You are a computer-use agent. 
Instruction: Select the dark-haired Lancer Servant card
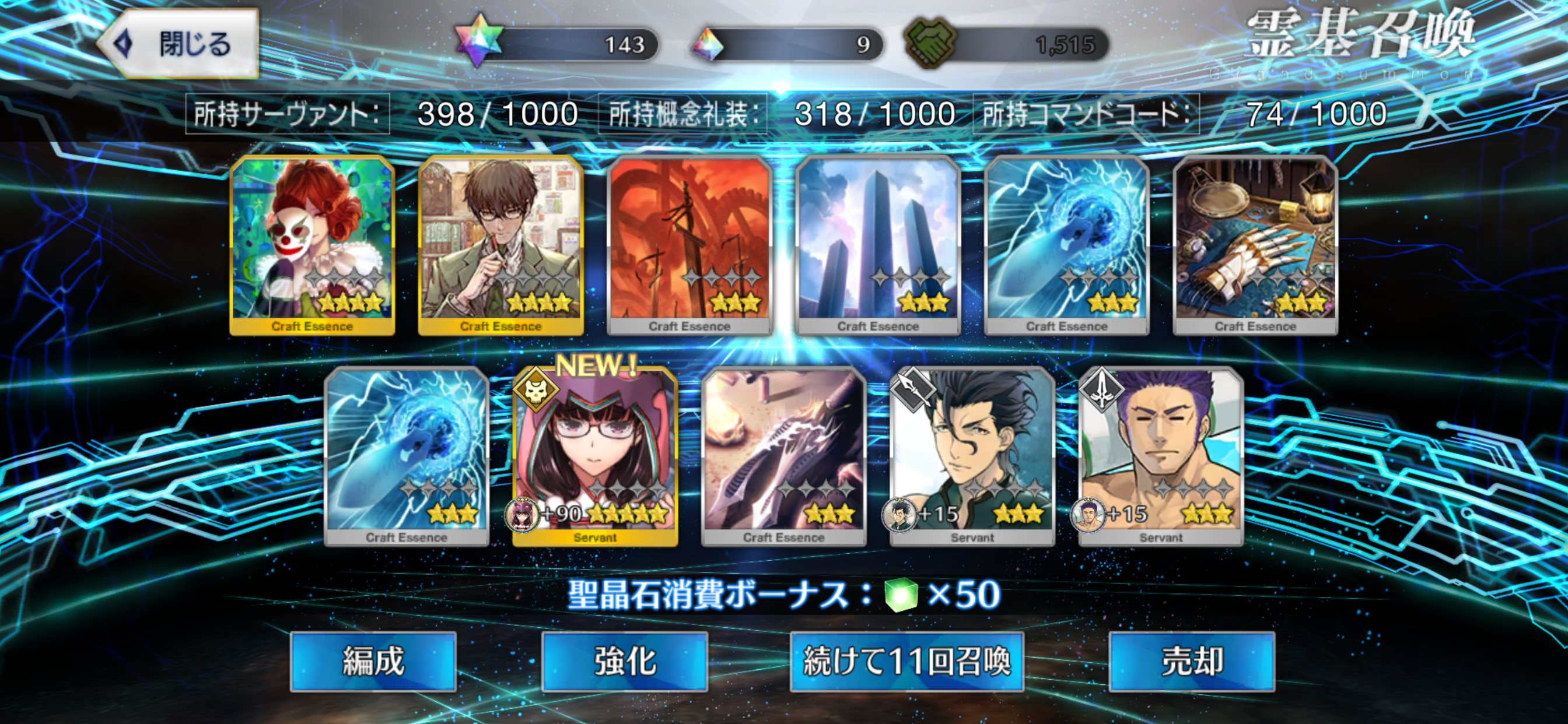pyautogui.click(x=972, y=456)
